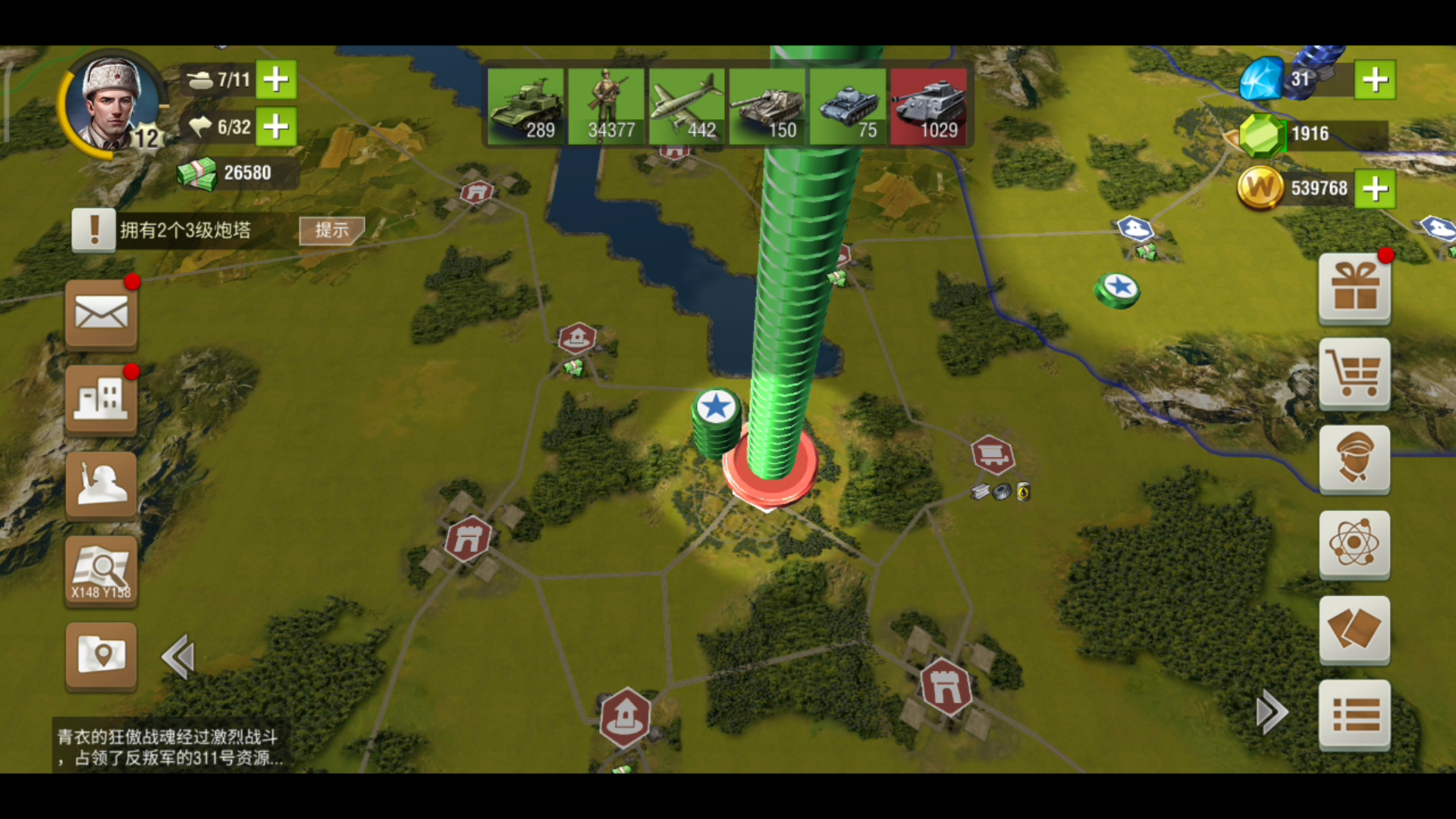This screenshot has width=1456, height=819.
Task: Open the map coordinate search
Action: coord(102,570)
